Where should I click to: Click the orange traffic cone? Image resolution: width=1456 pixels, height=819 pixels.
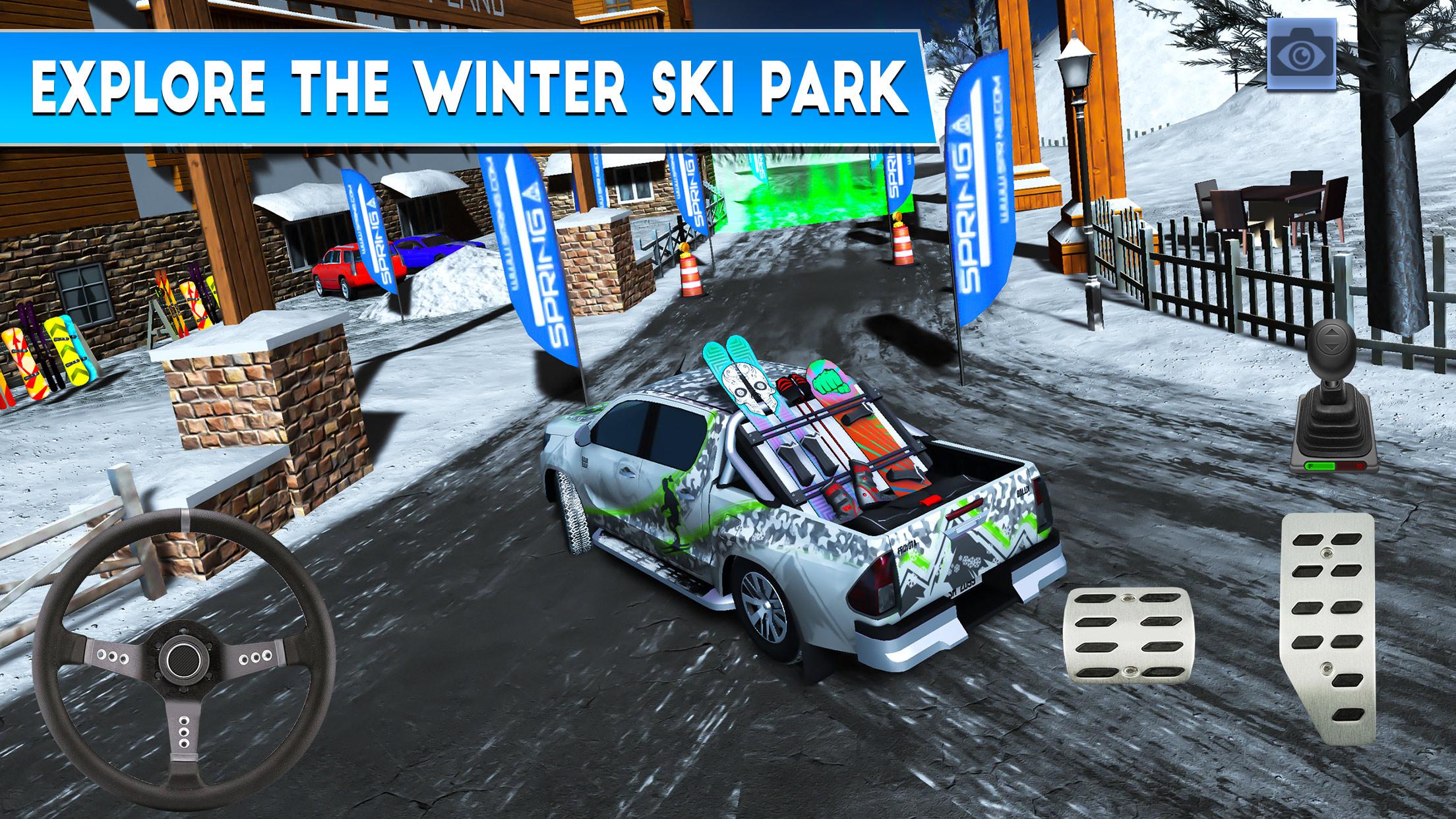692,277
